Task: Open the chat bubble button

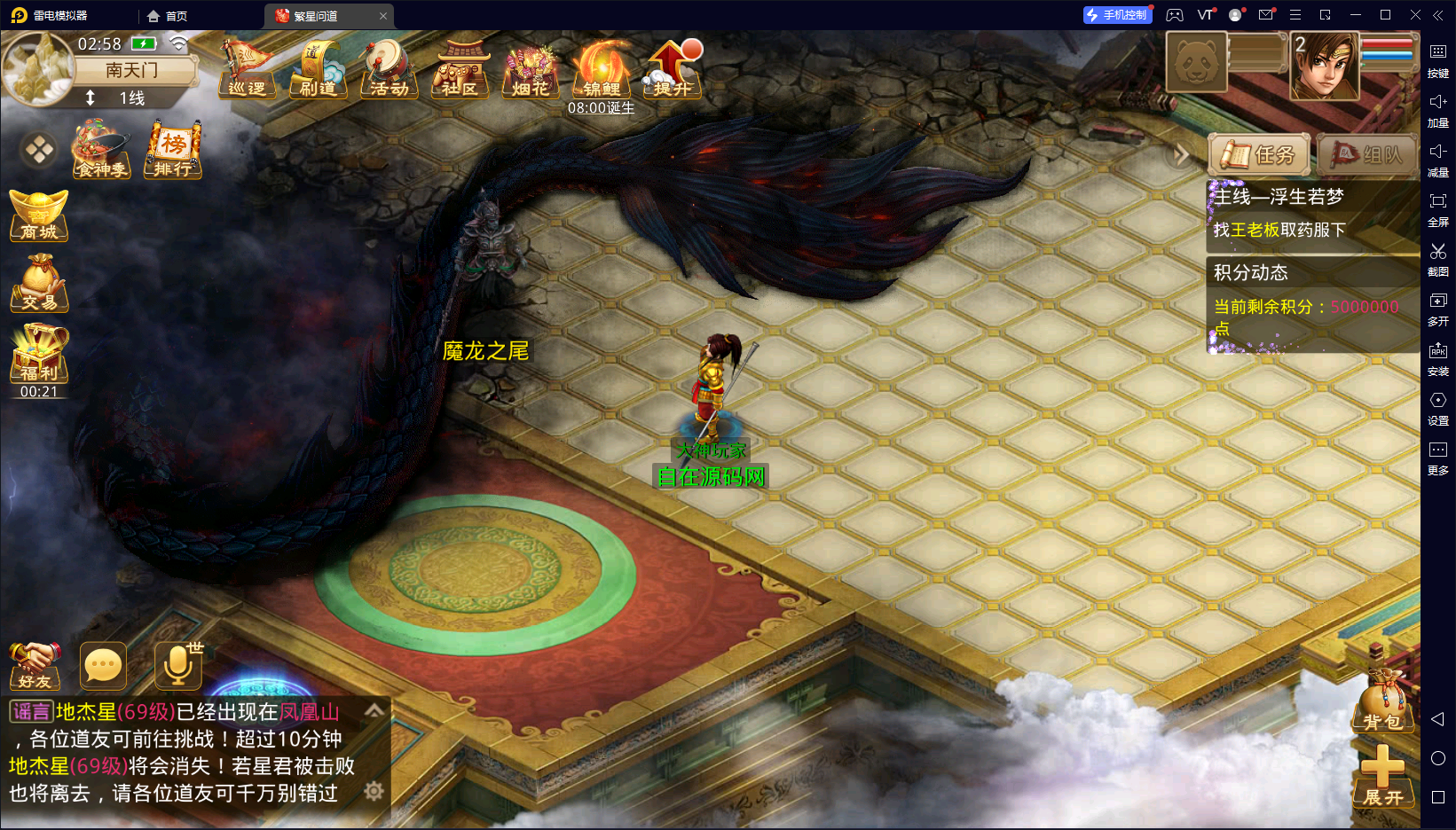Action: pos(103,666)
